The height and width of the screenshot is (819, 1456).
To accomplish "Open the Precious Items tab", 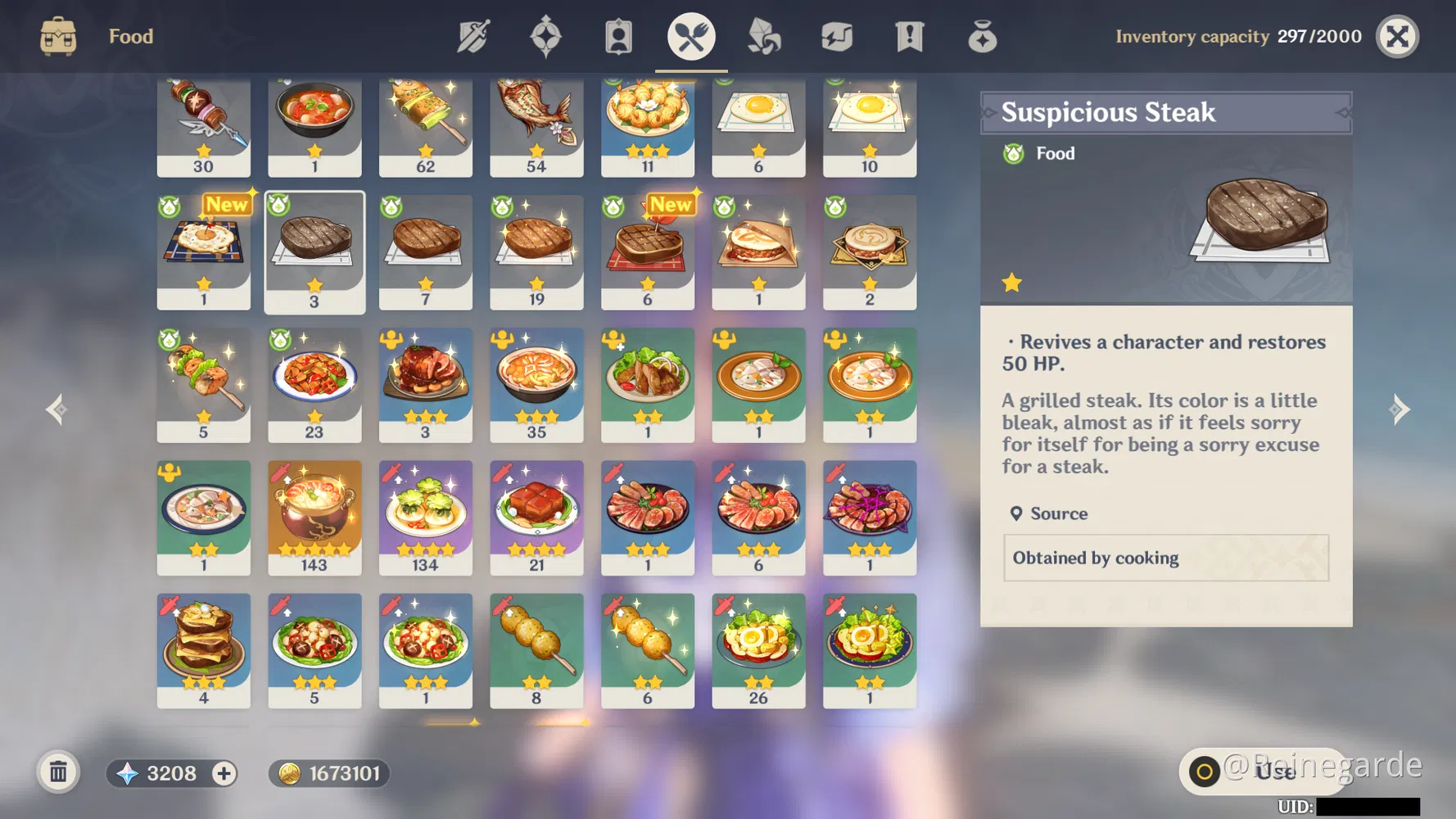I will click(x=982, y=36).
